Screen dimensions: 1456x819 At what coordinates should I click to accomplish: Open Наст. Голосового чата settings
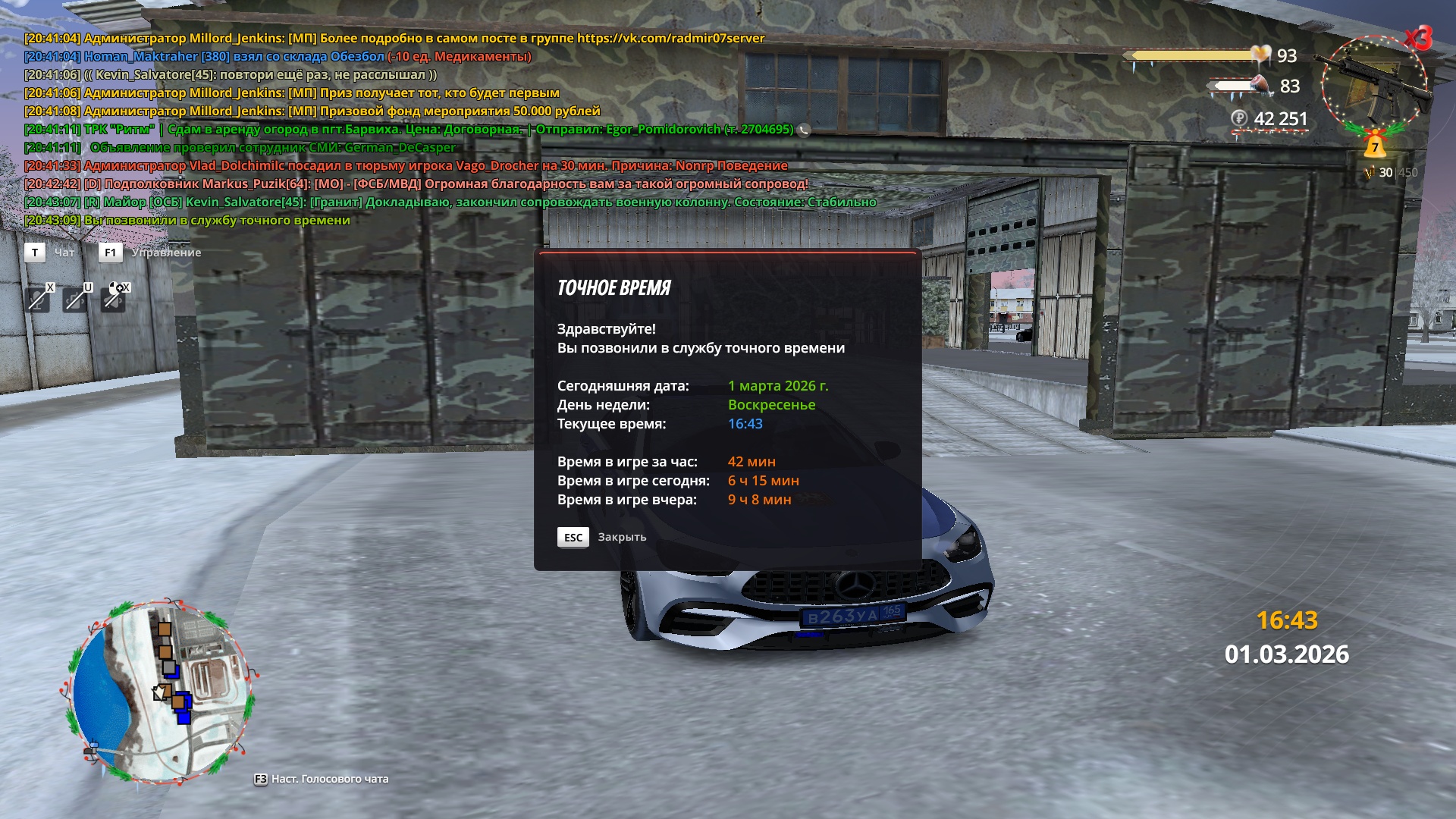tap(329, 779)
